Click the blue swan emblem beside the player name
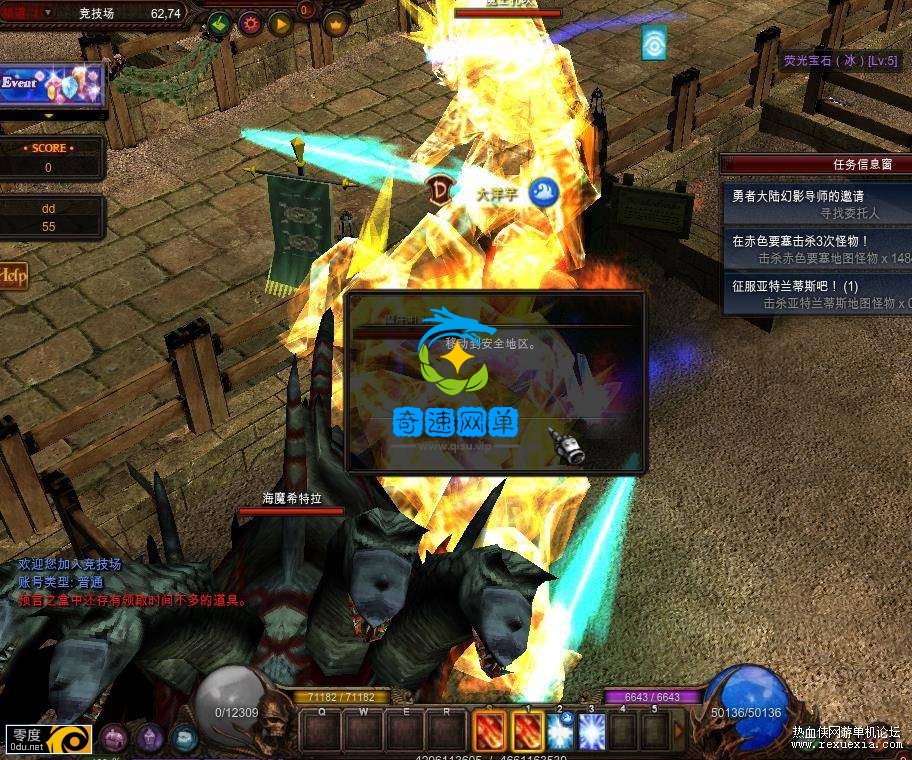The height and width of the screenshot is (760, 912). [542, 190]
